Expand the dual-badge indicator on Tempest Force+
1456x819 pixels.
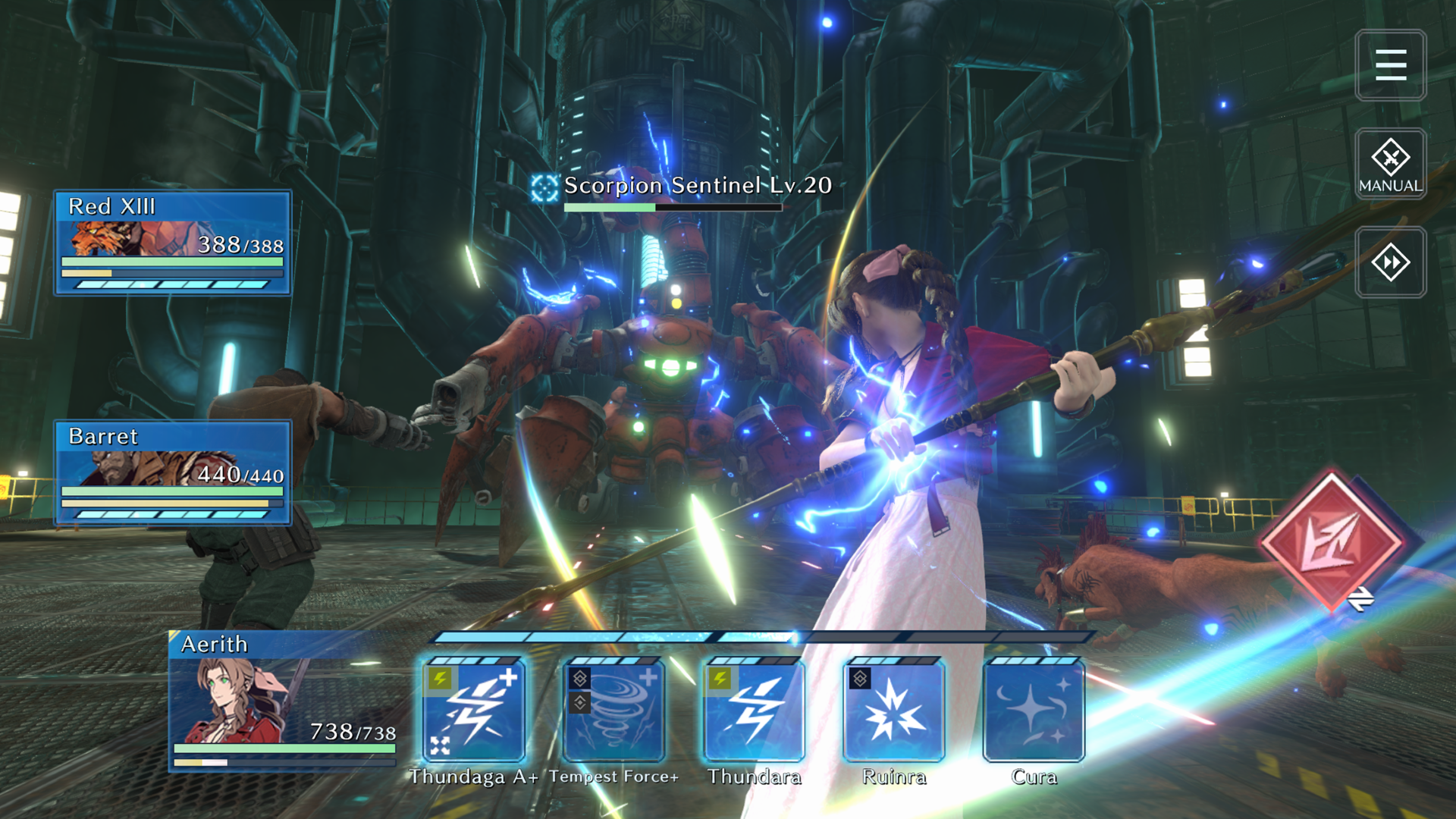[579, 690]
